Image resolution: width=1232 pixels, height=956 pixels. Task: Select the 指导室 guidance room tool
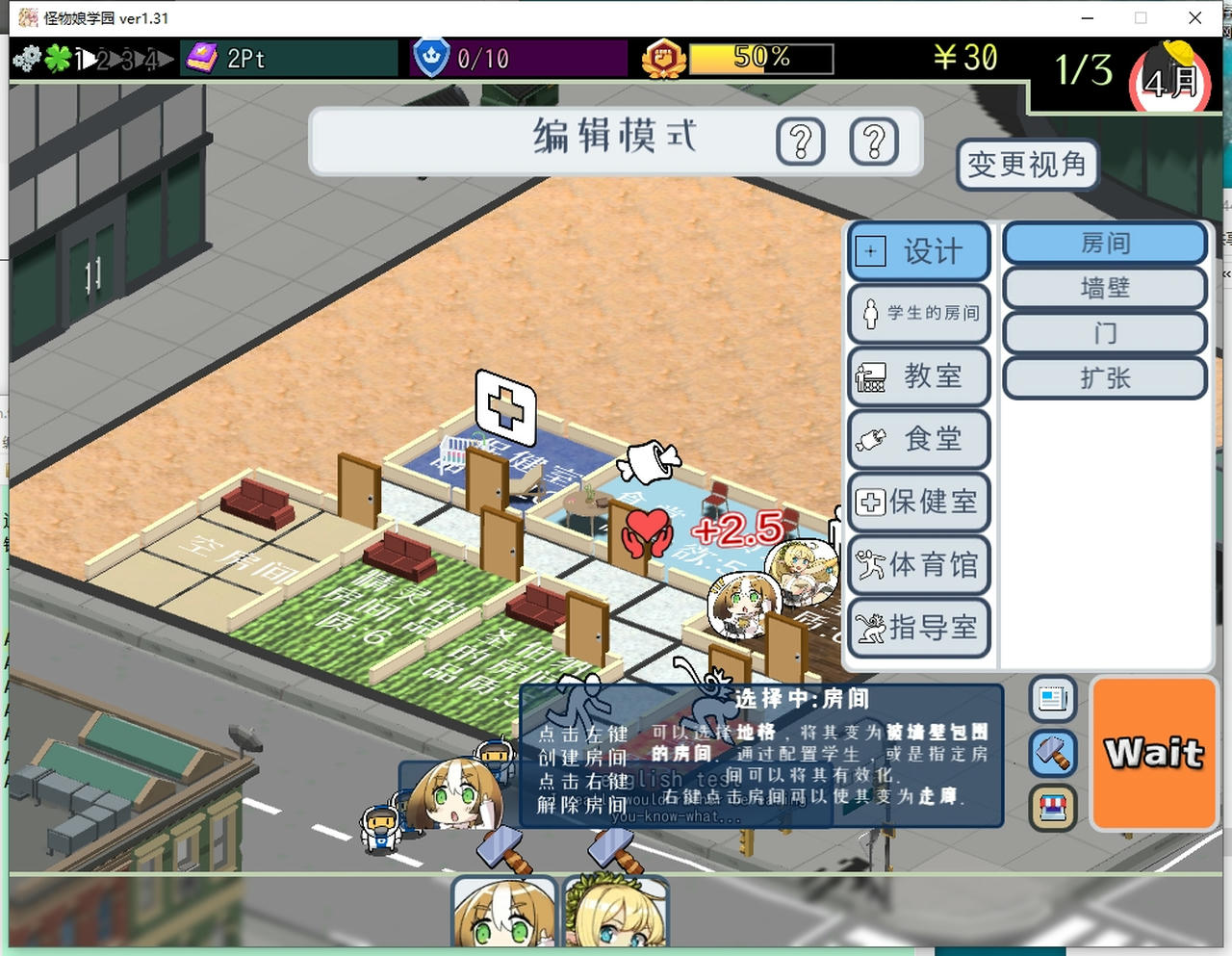click(917, 629)
